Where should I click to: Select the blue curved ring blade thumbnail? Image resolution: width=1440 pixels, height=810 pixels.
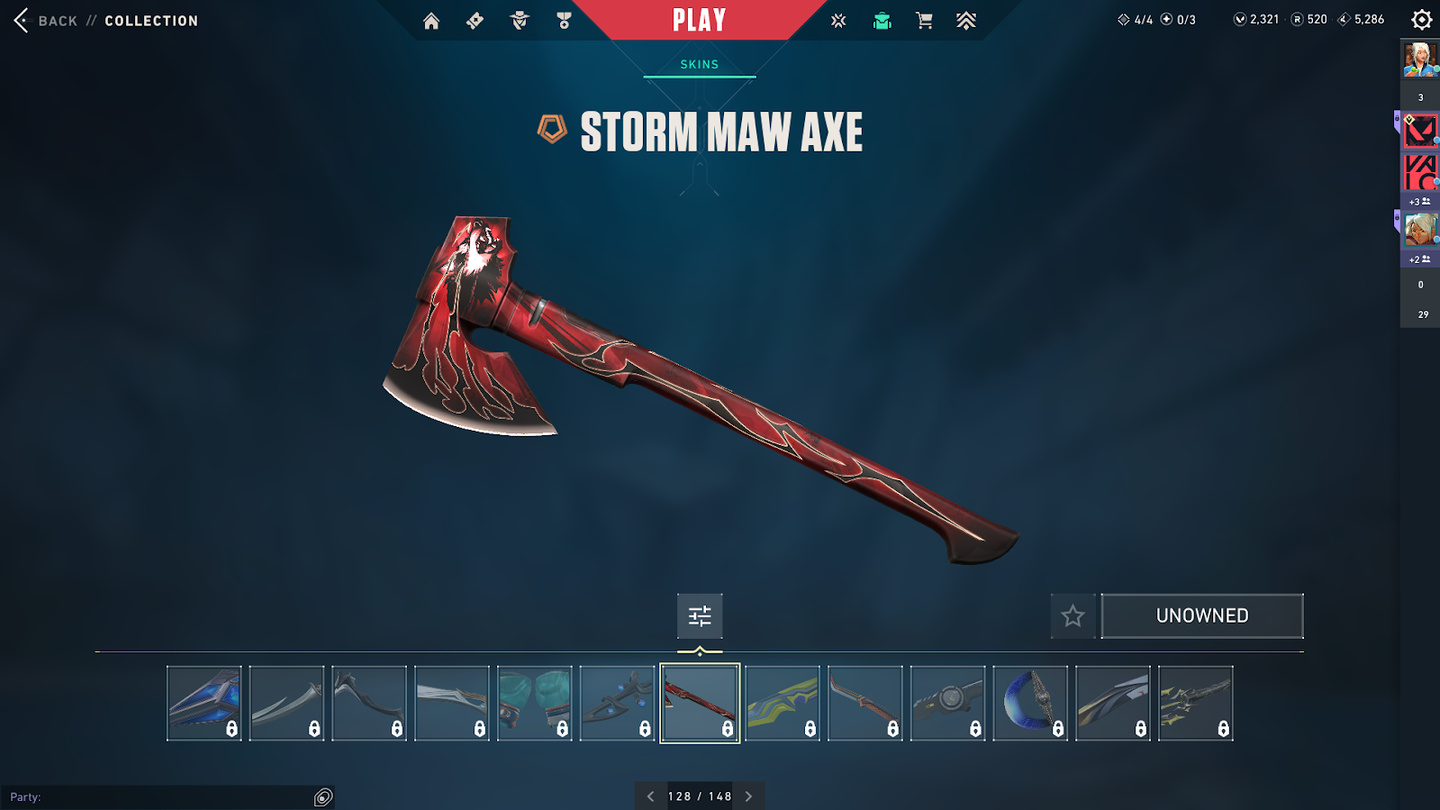coord(1030,703)
